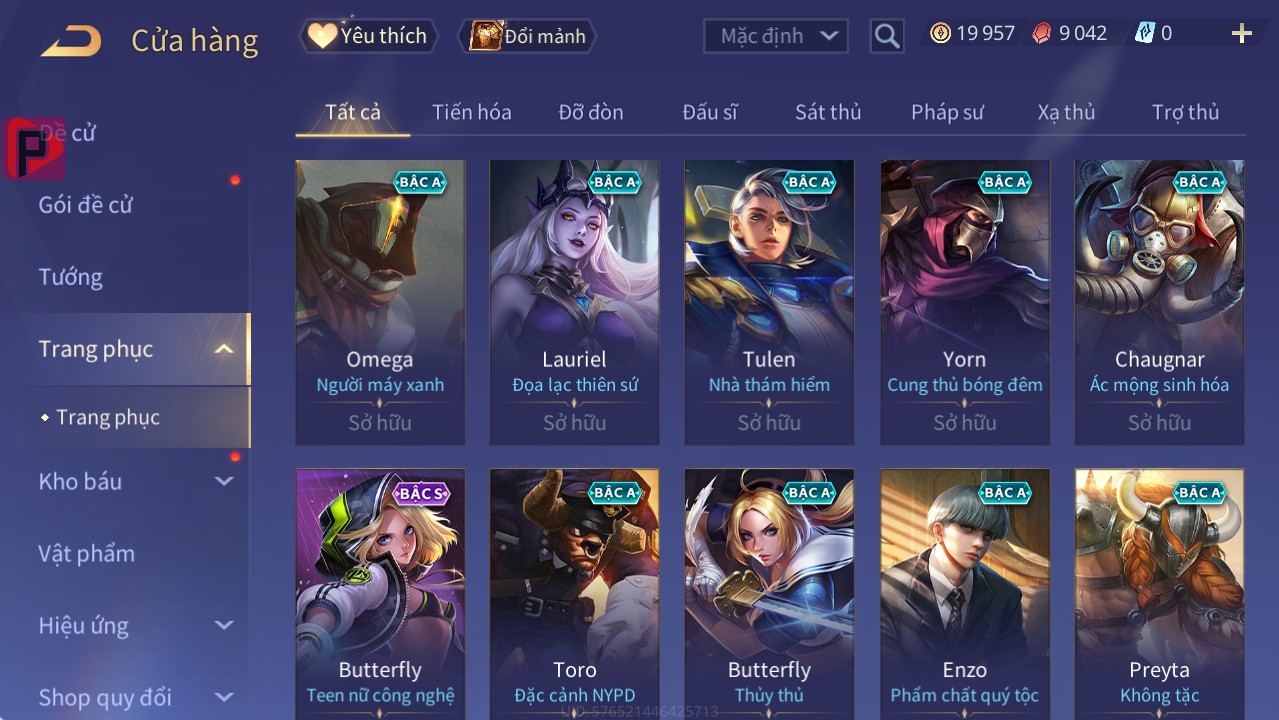Choose the Trợ thủ tab
This screenshot has width=1279, height=720.
1185,112
